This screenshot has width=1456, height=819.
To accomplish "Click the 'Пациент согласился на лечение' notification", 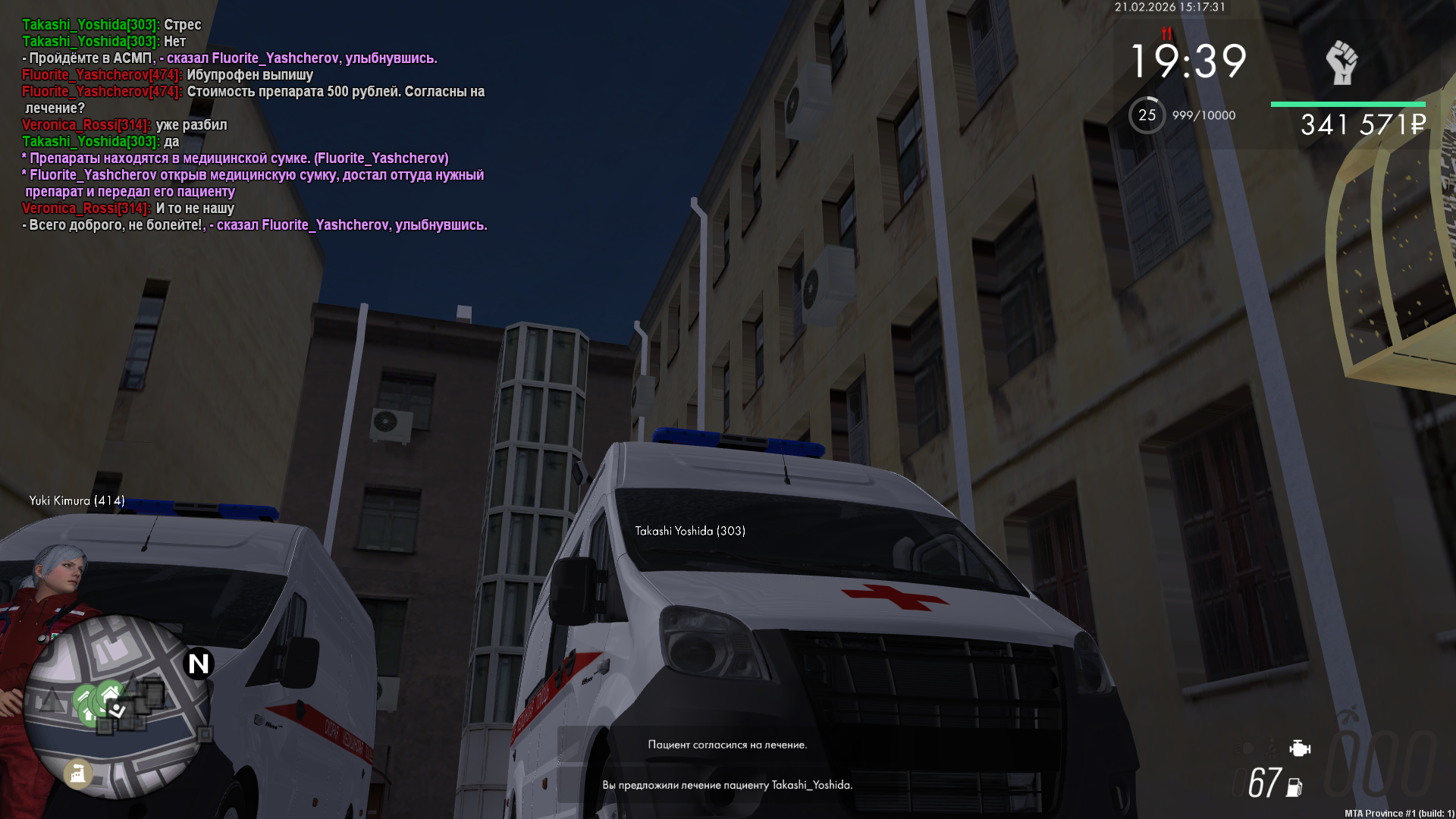I will [x=727, y=745].
